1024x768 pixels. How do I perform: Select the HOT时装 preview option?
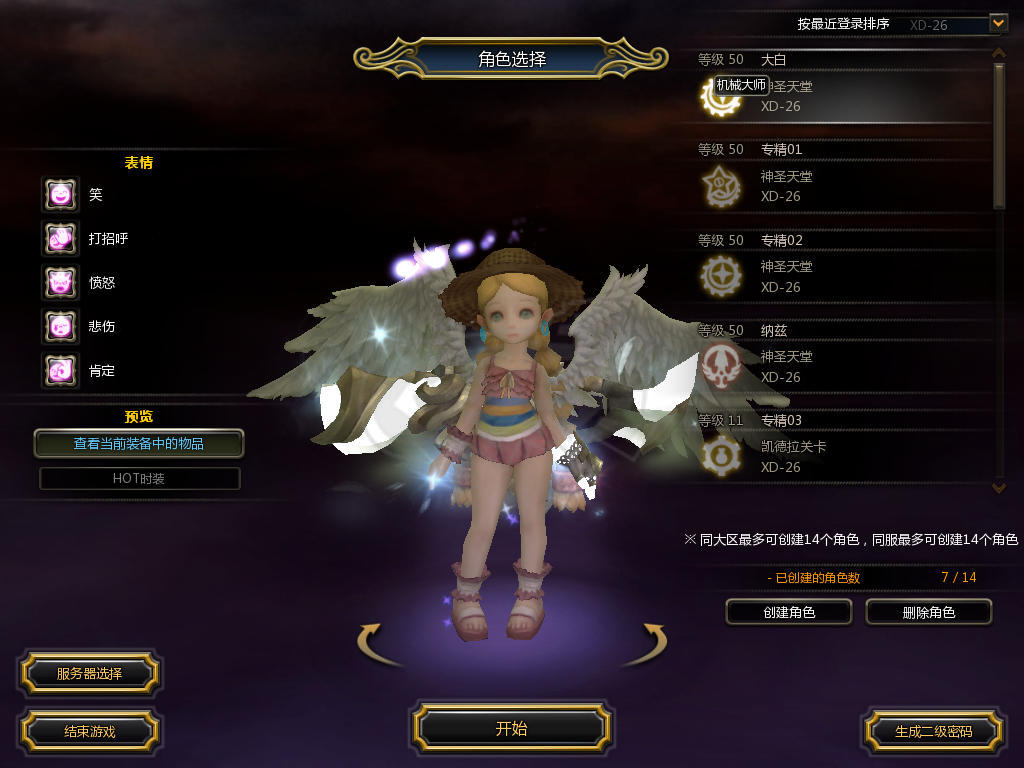[139, 478]
